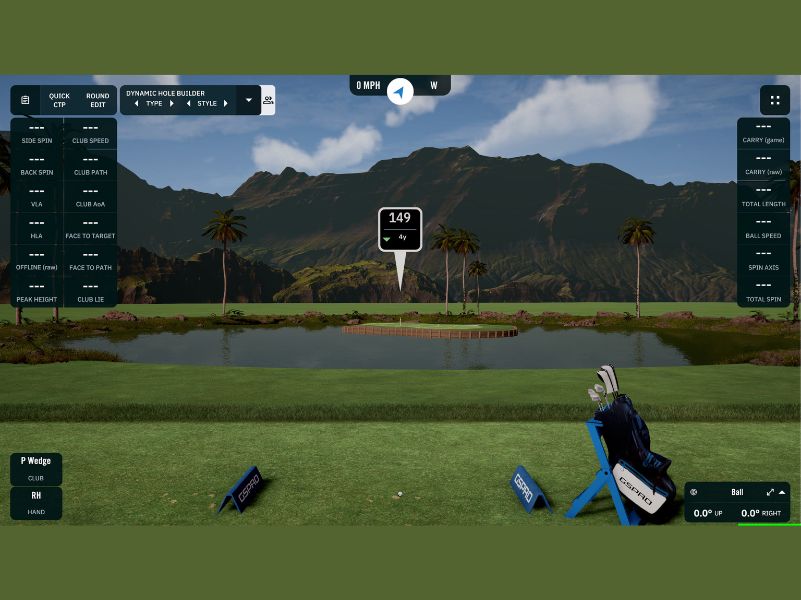The image size is (801, 600).
Task: Open the Round Edit option
Action: click(x=97, y=100)
